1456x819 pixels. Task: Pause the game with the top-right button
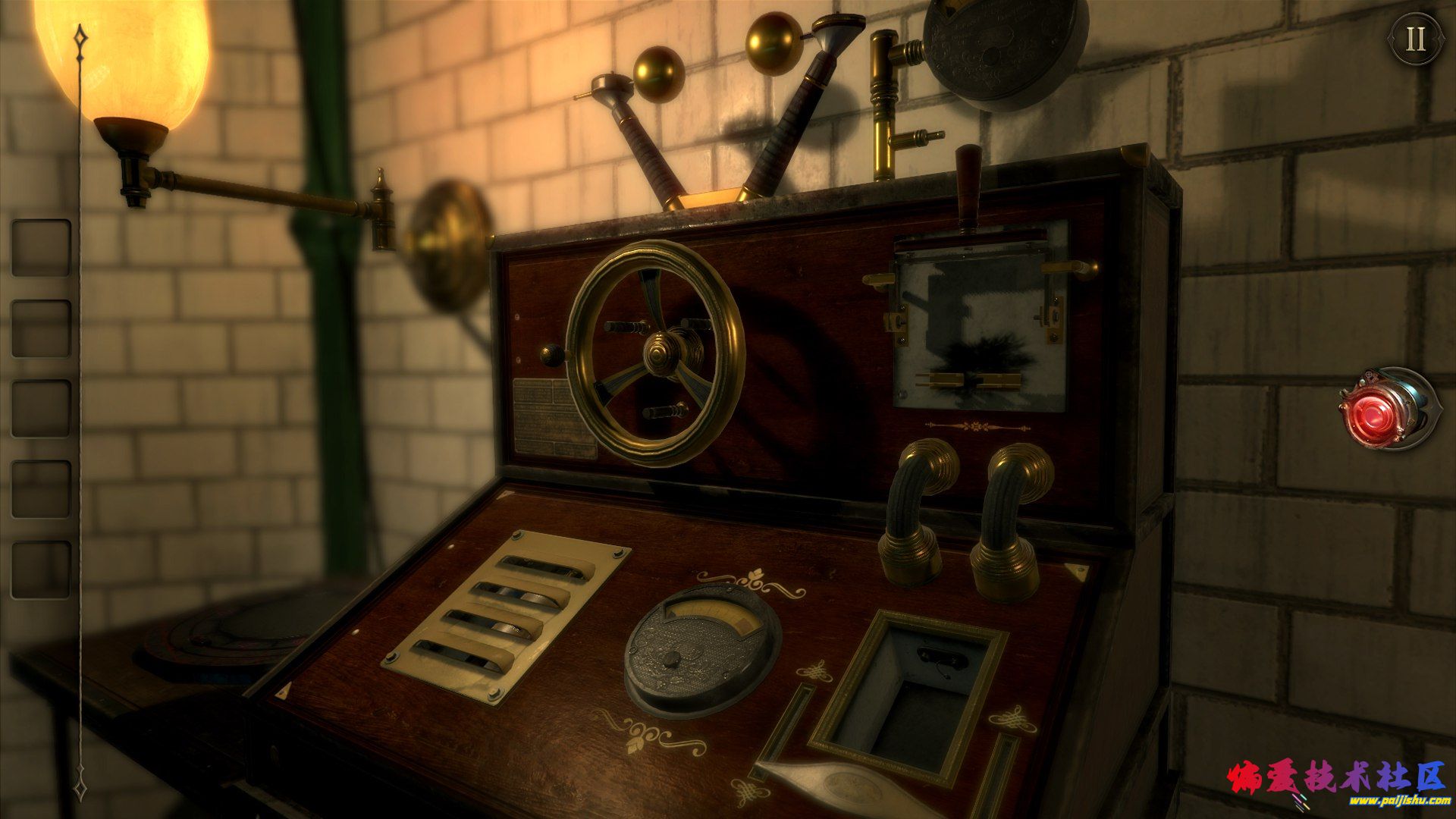[1416, 39]
